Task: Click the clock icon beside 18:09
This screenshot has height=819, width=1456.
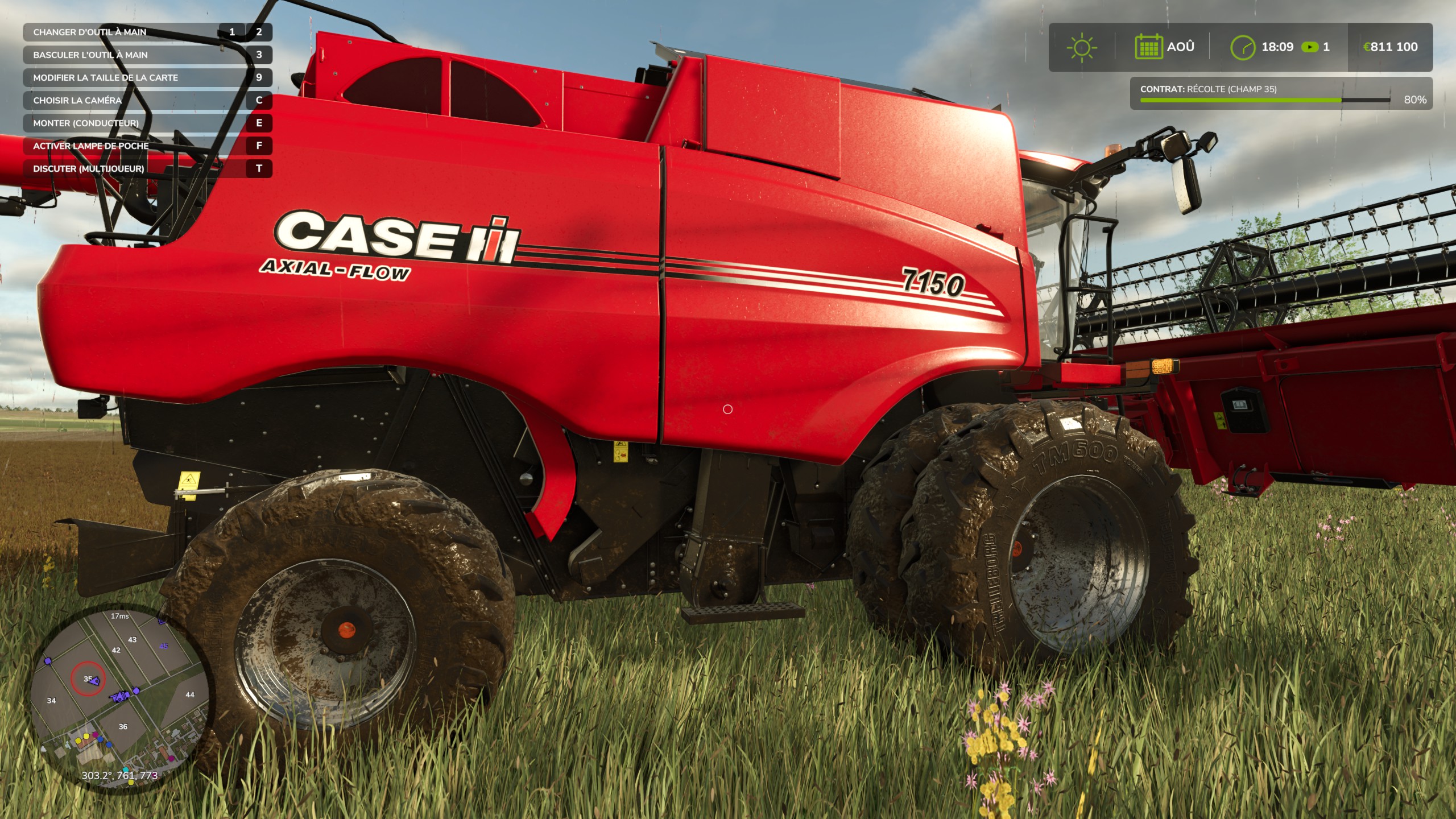Action: tap(1243, 47)
